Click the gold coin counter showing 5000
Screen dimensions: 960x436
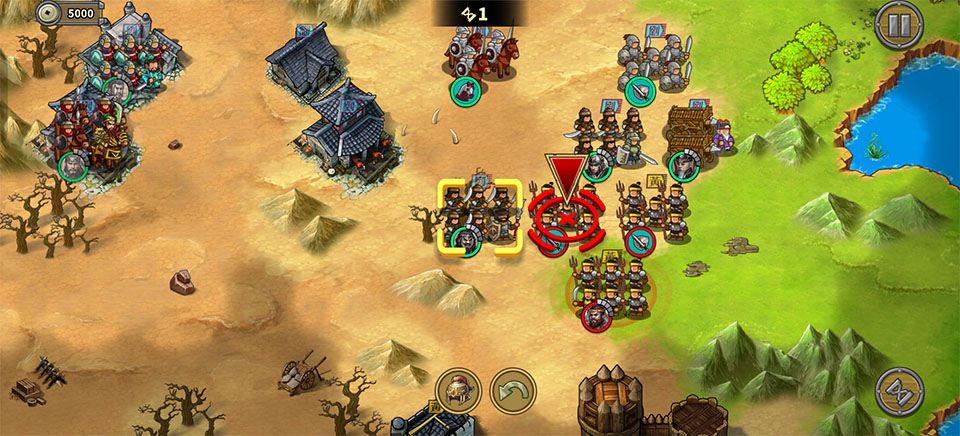[x=68, y=14]
